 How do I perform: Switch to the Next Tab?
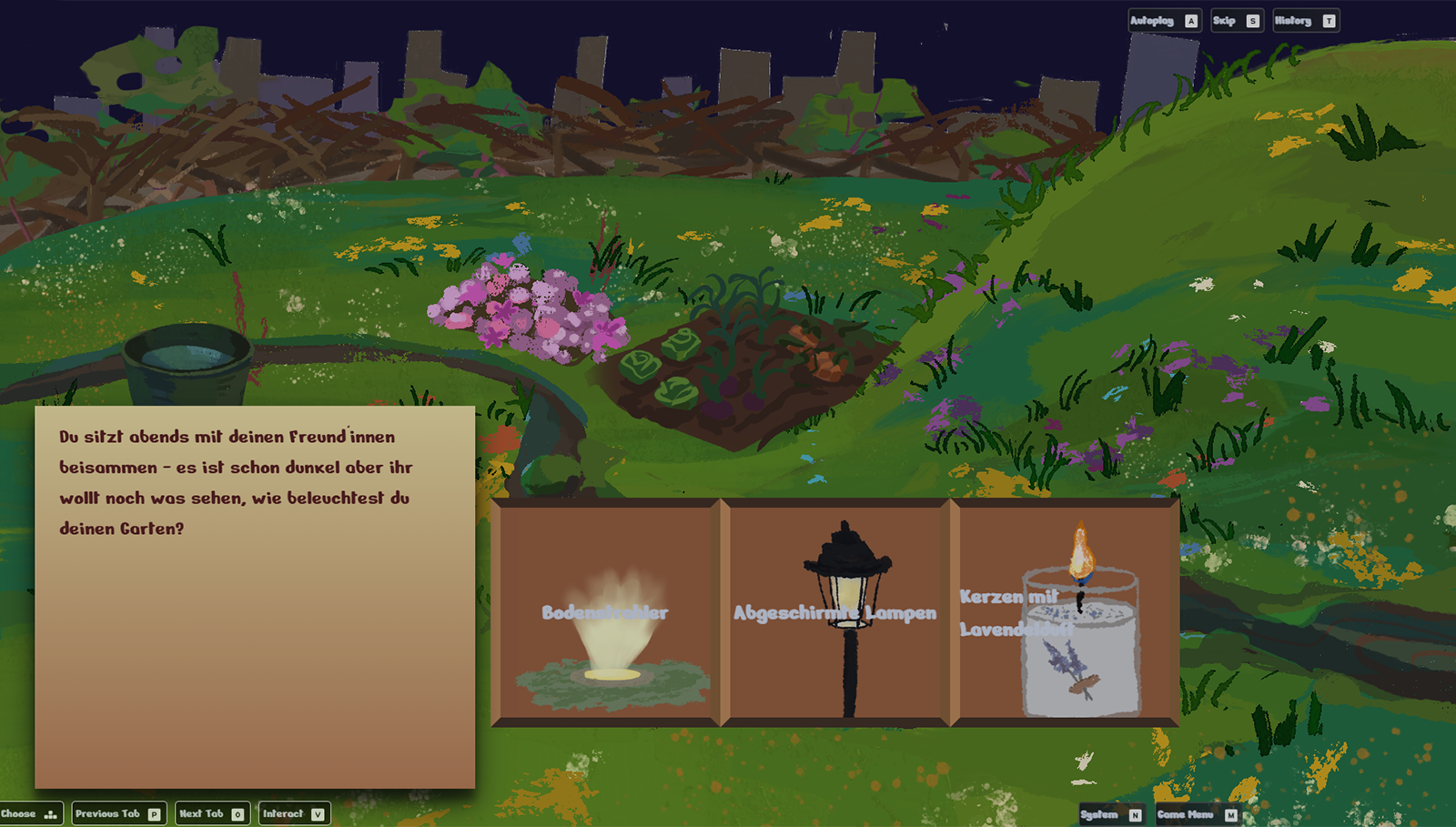pyautogui.click(x=212, y=813)
